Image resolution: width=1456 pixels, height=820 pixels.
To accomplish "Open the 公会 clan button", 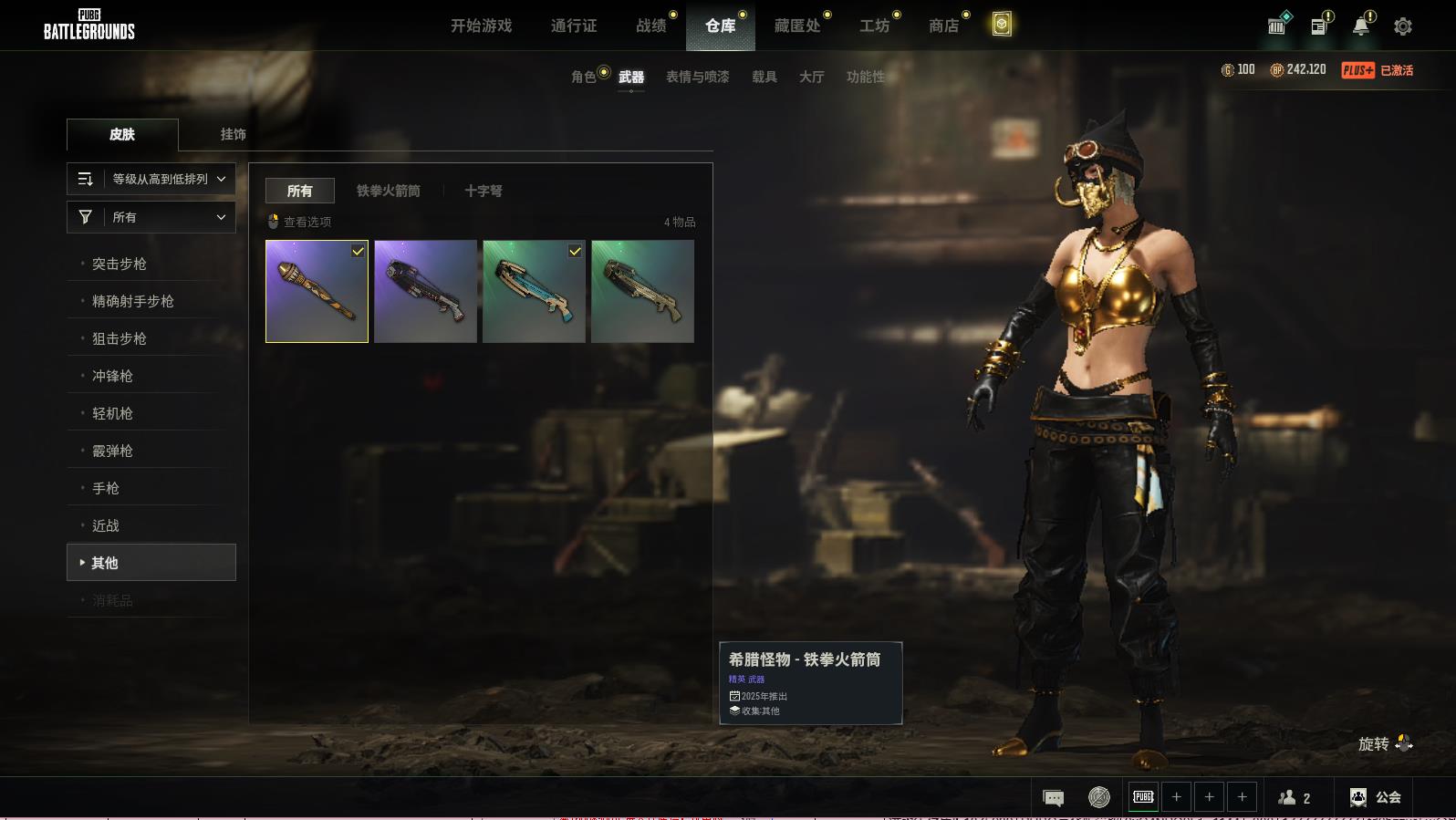I will [1376, 797].
